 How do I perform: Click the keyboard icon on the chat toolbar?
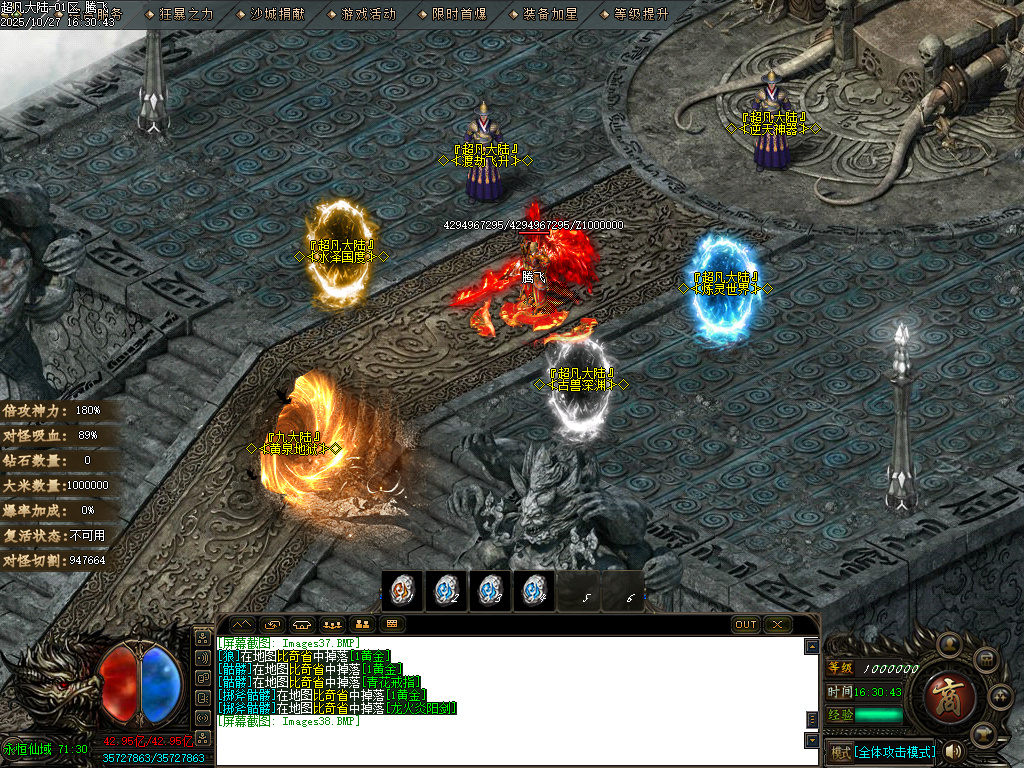coord(391,625)
